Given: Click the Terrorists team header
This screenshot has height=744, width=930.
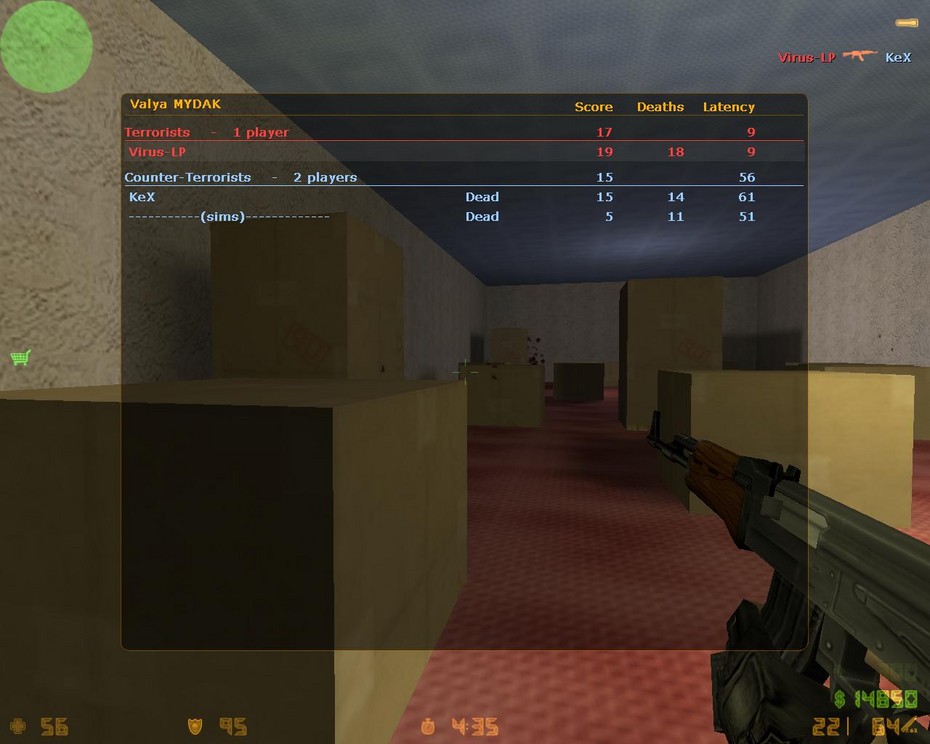Looking at the screenshot, I should pyautogui.click(x=207, y=132).
